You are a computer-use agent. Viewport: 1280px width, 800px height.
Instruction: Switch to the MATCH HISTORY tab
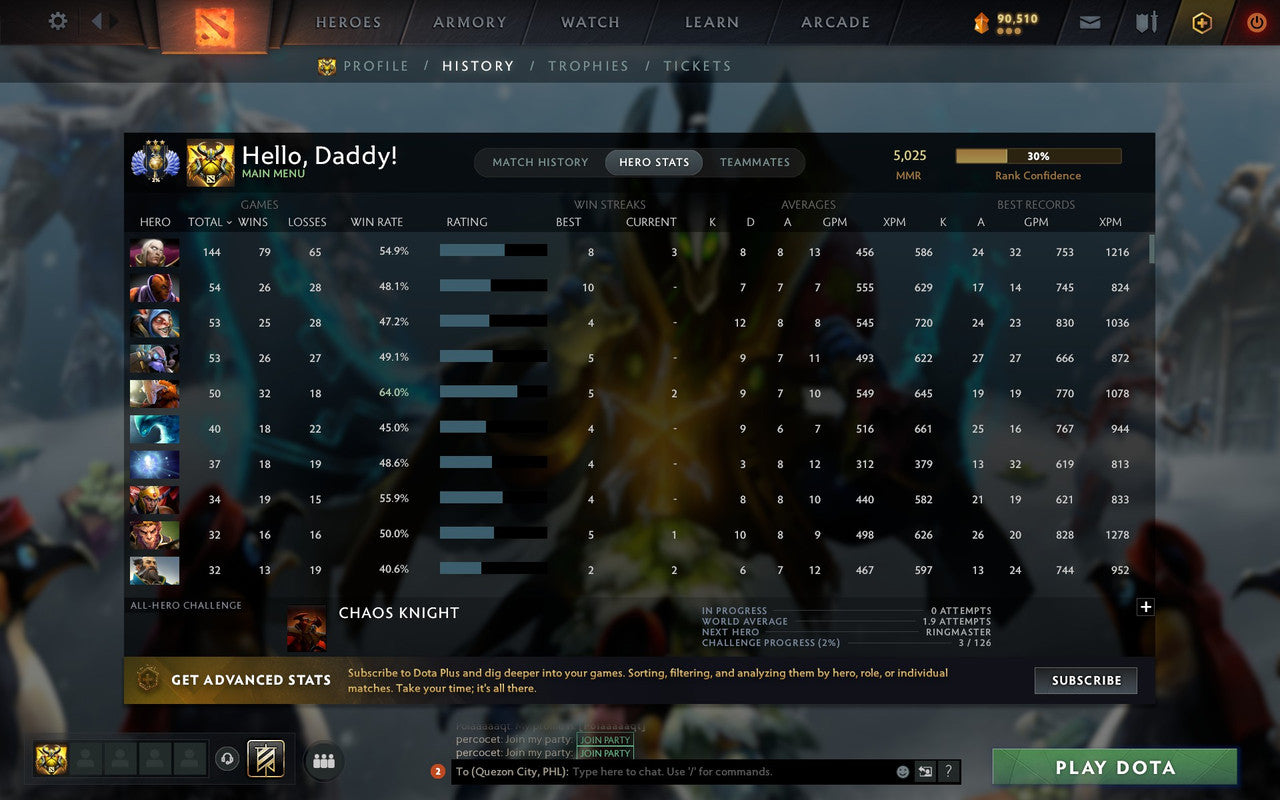(x=539, y=162)
